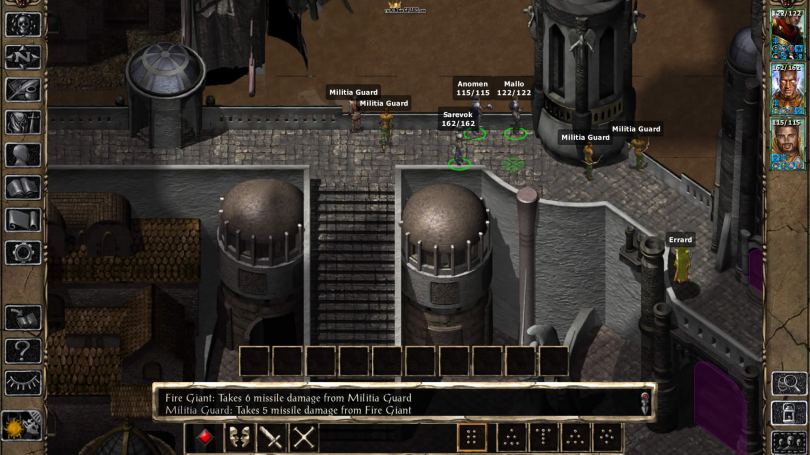Open the mage spellbook
This screenshot has height=455, width=810.
(x=22, y=187)
